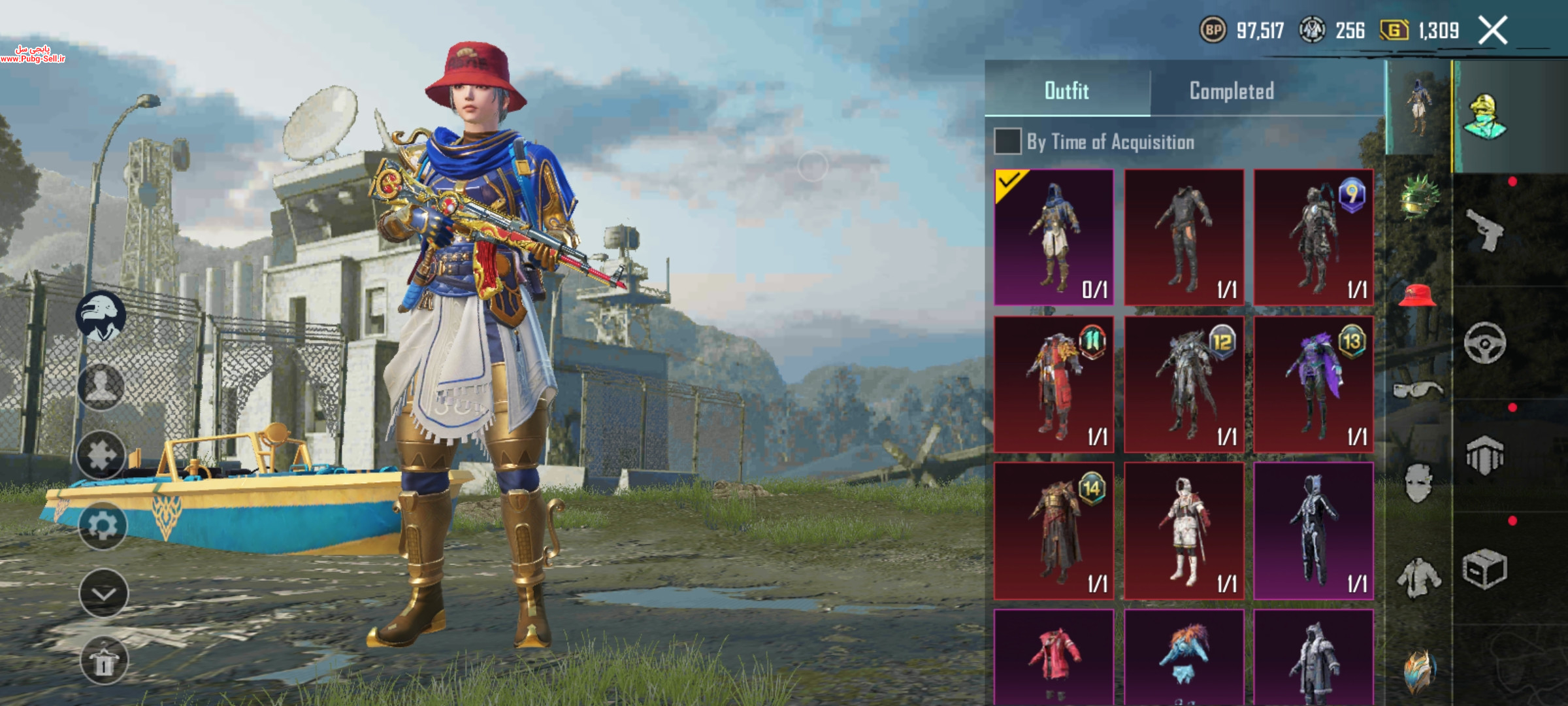
Task: Toggle the By Time of Acquisition checkbox
Action: tap(1007, 141)
